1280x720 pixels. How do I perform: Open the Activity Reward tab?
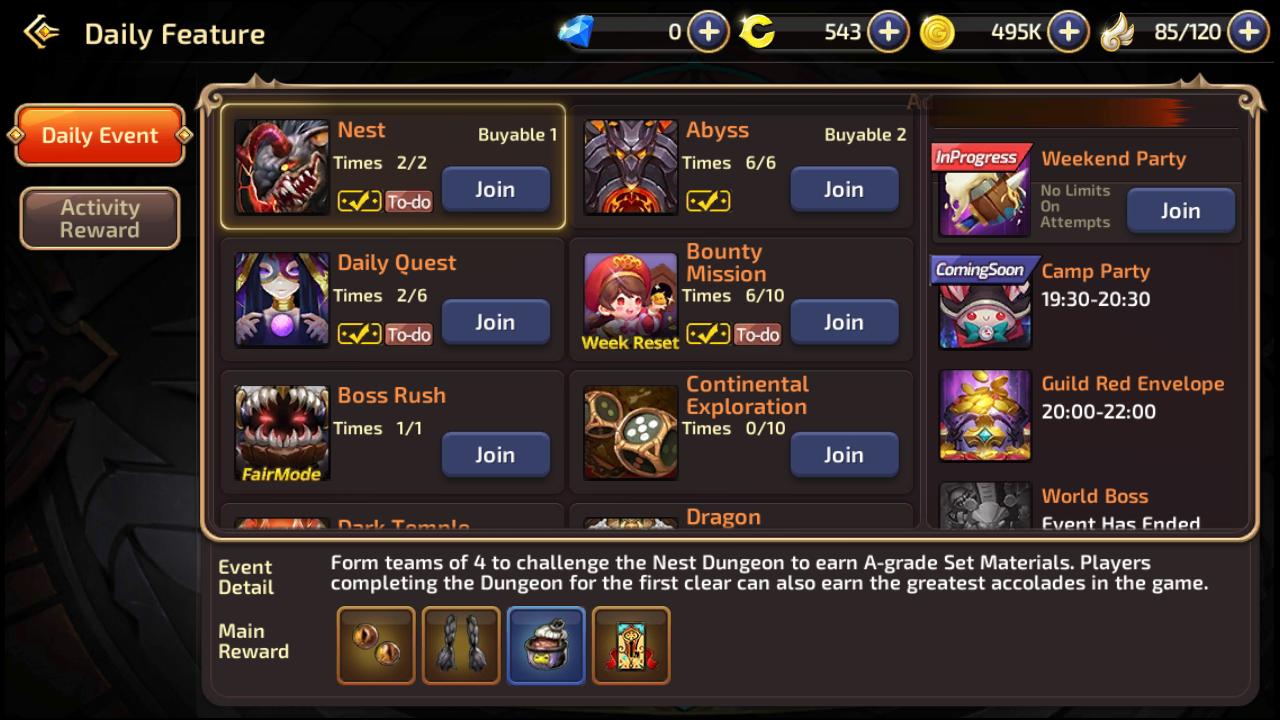click(x=100, y=218)
